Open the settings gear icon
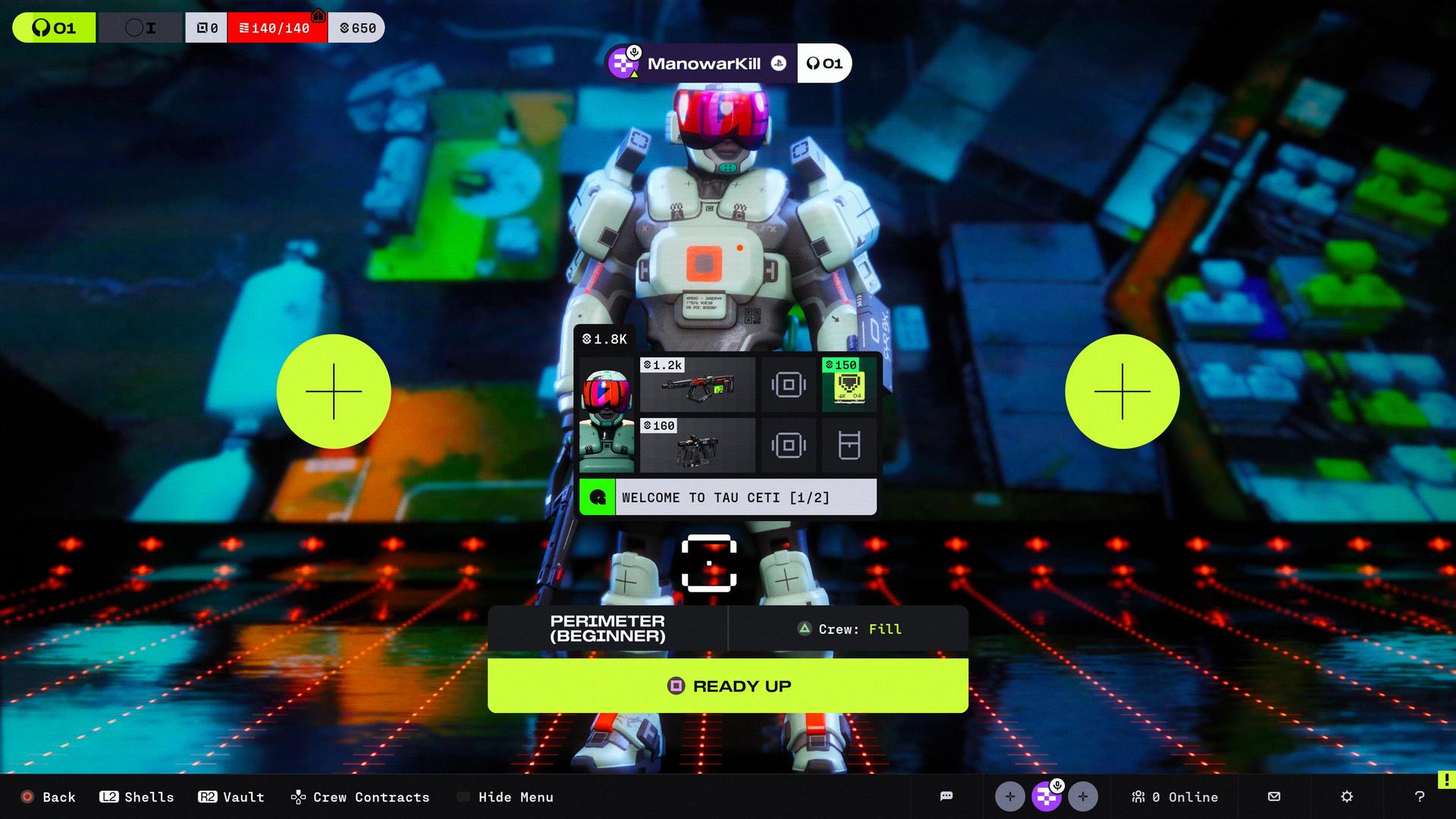1456x819 pixels. pyautogui.click(x=1347, y=796)
